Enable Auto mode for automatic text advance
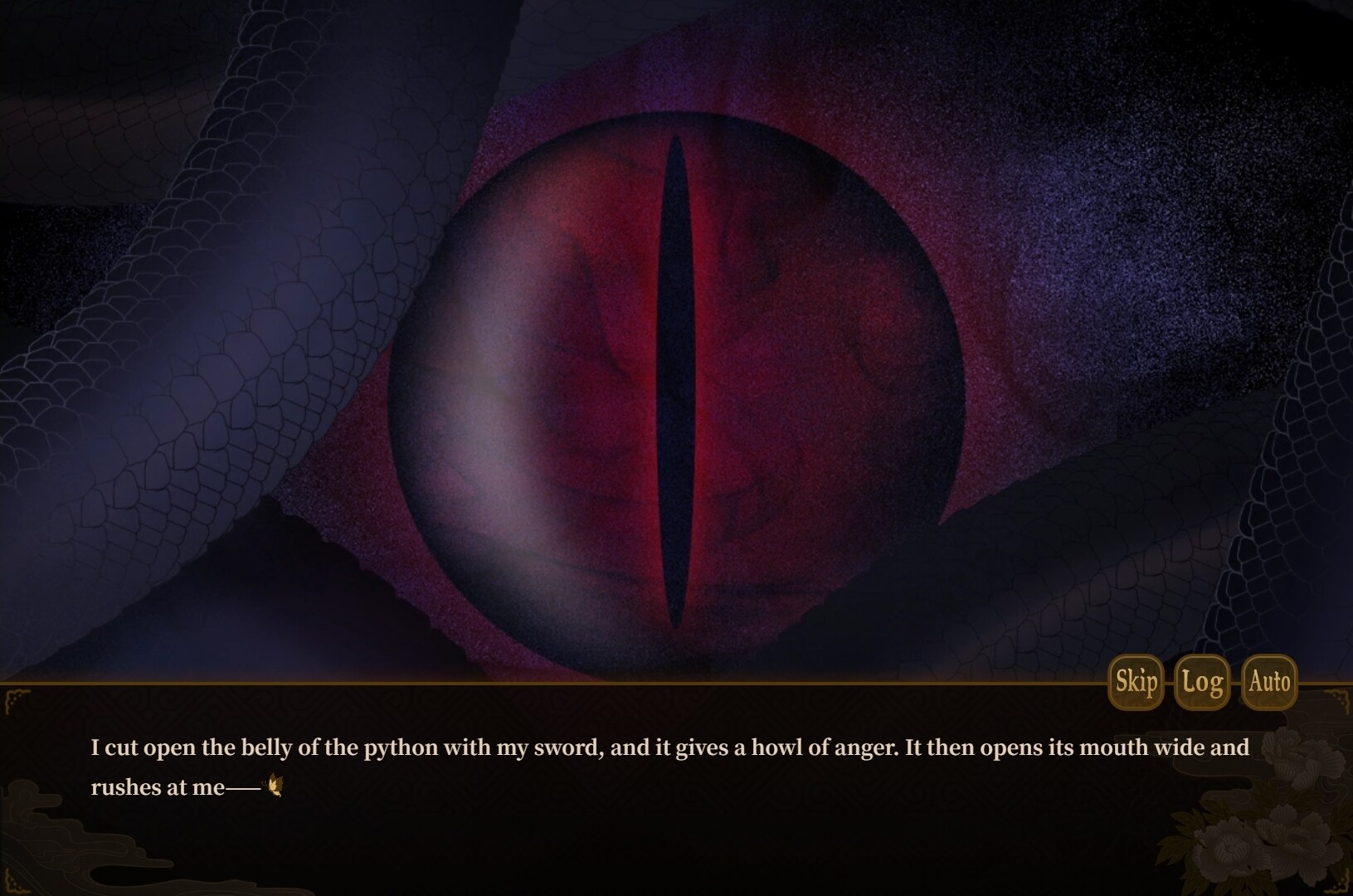This screenshot has width=1353, height=896. click(1269, 682)
